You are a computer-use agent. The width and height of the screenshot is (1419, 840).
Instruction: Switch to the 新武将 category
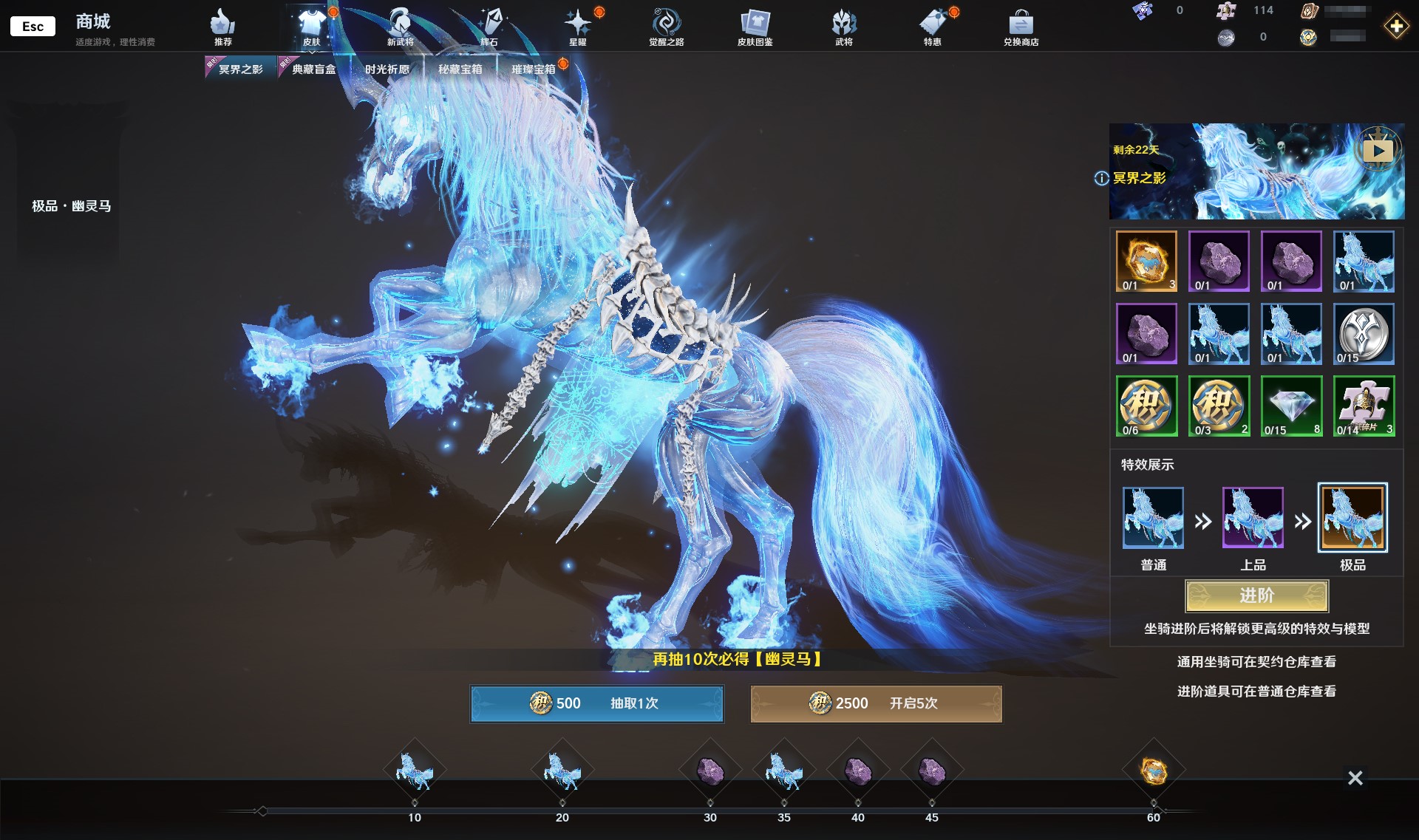(x=400, y=28)
